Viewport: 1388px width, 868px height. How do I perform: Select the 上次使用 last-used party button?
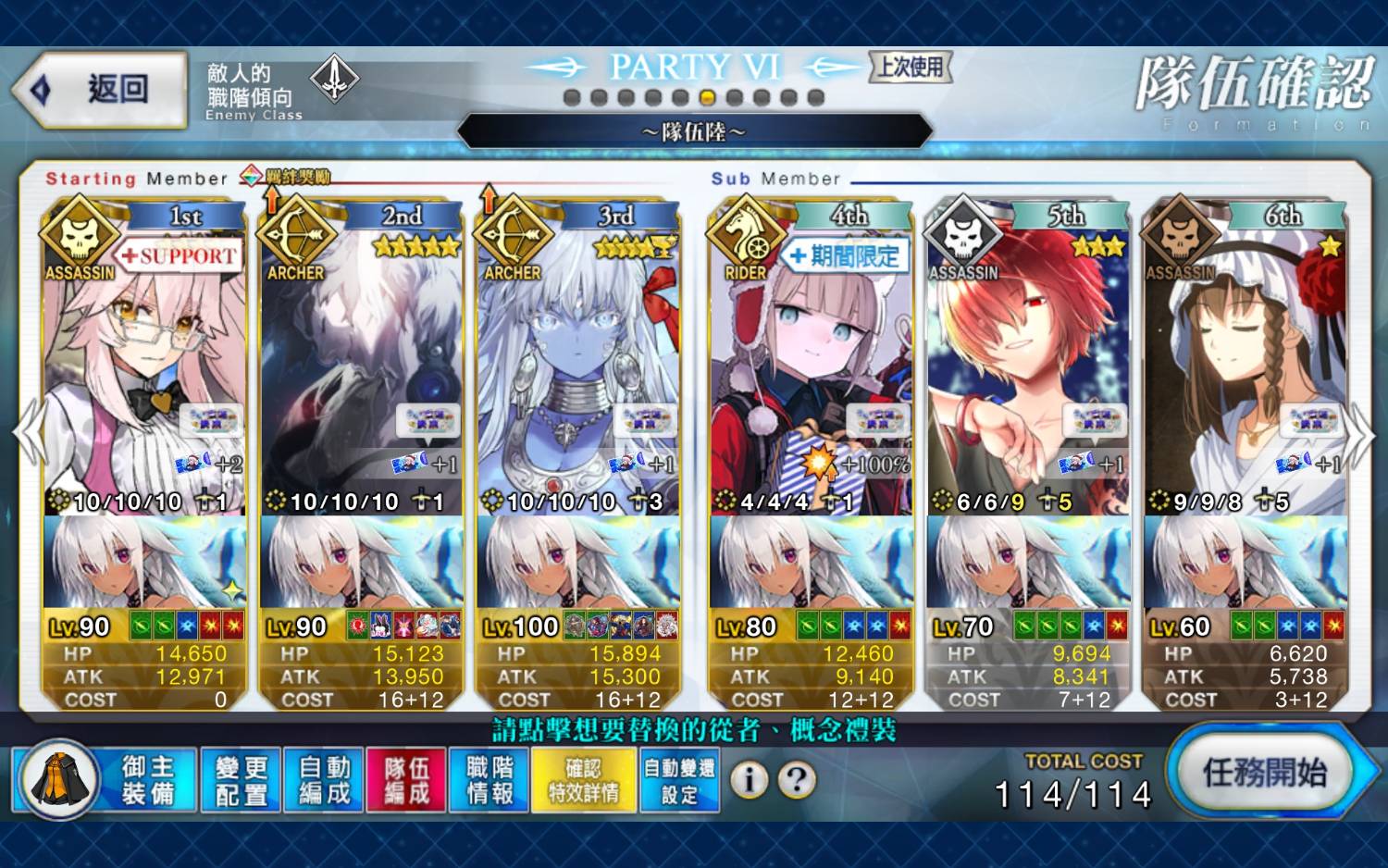911,67
